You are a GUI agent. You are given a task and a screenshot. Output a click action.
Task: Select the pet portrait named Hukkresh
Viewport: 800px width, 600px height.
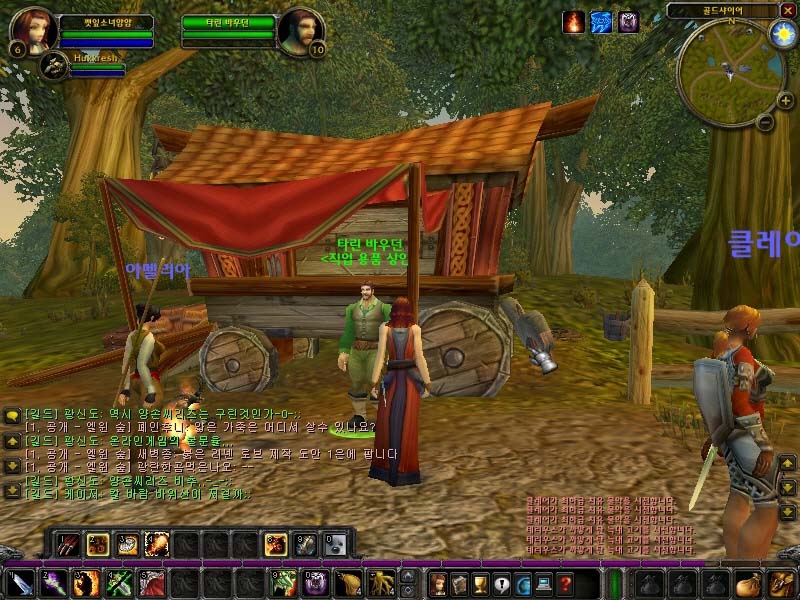tap(53, 67)
